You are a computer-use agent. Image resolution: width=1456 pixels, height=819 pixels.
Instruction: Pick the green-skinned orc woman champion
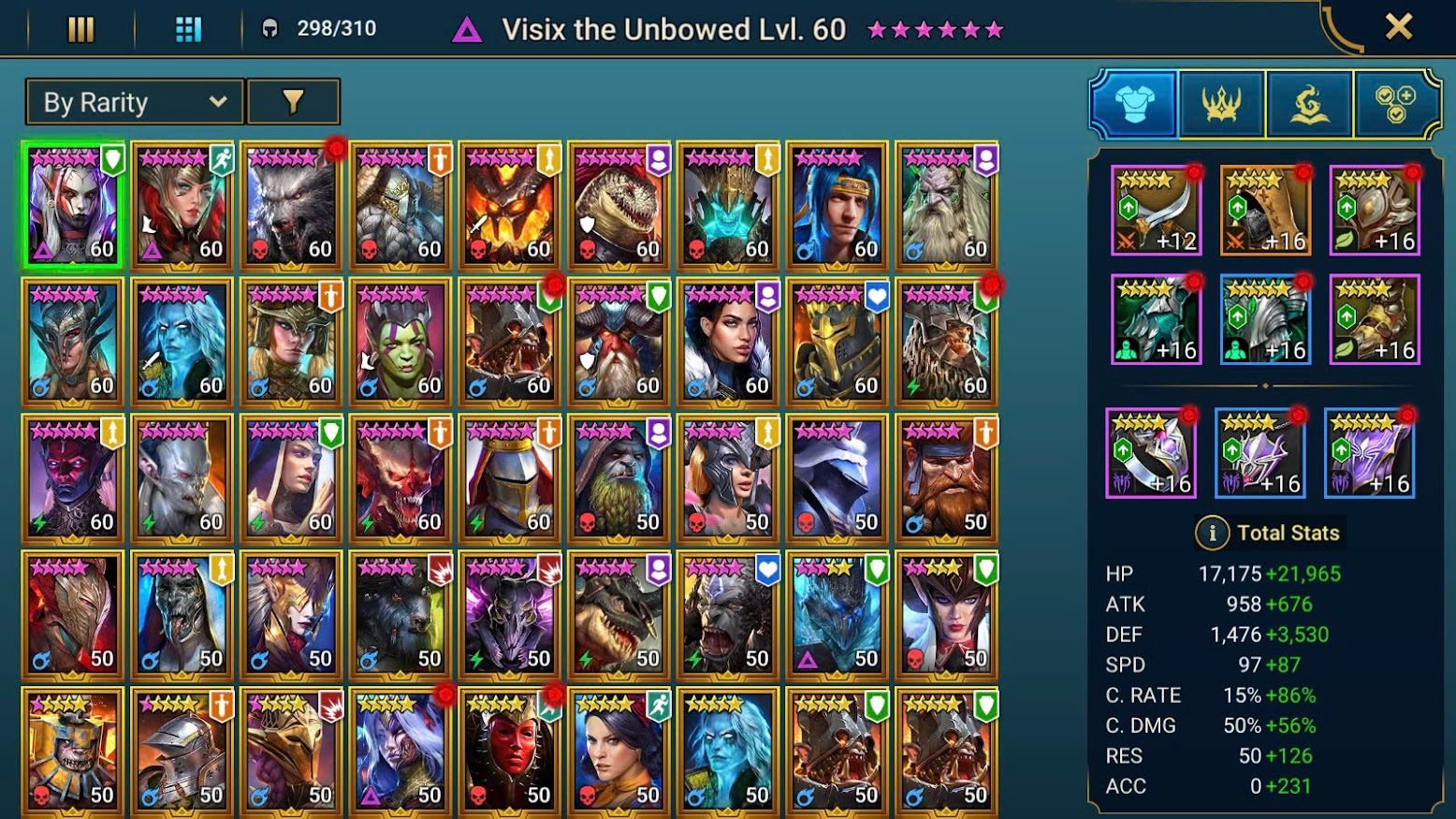[400, 343]
